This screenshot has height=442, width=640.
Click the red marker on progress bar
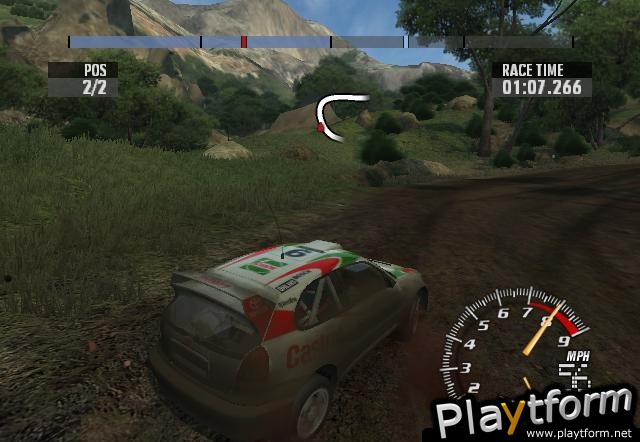tap(243, 42)
